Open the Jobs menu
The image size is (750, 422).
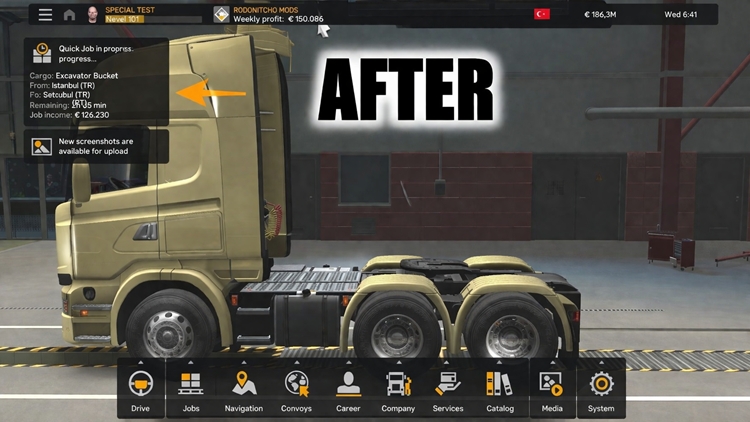pos(191,388)
